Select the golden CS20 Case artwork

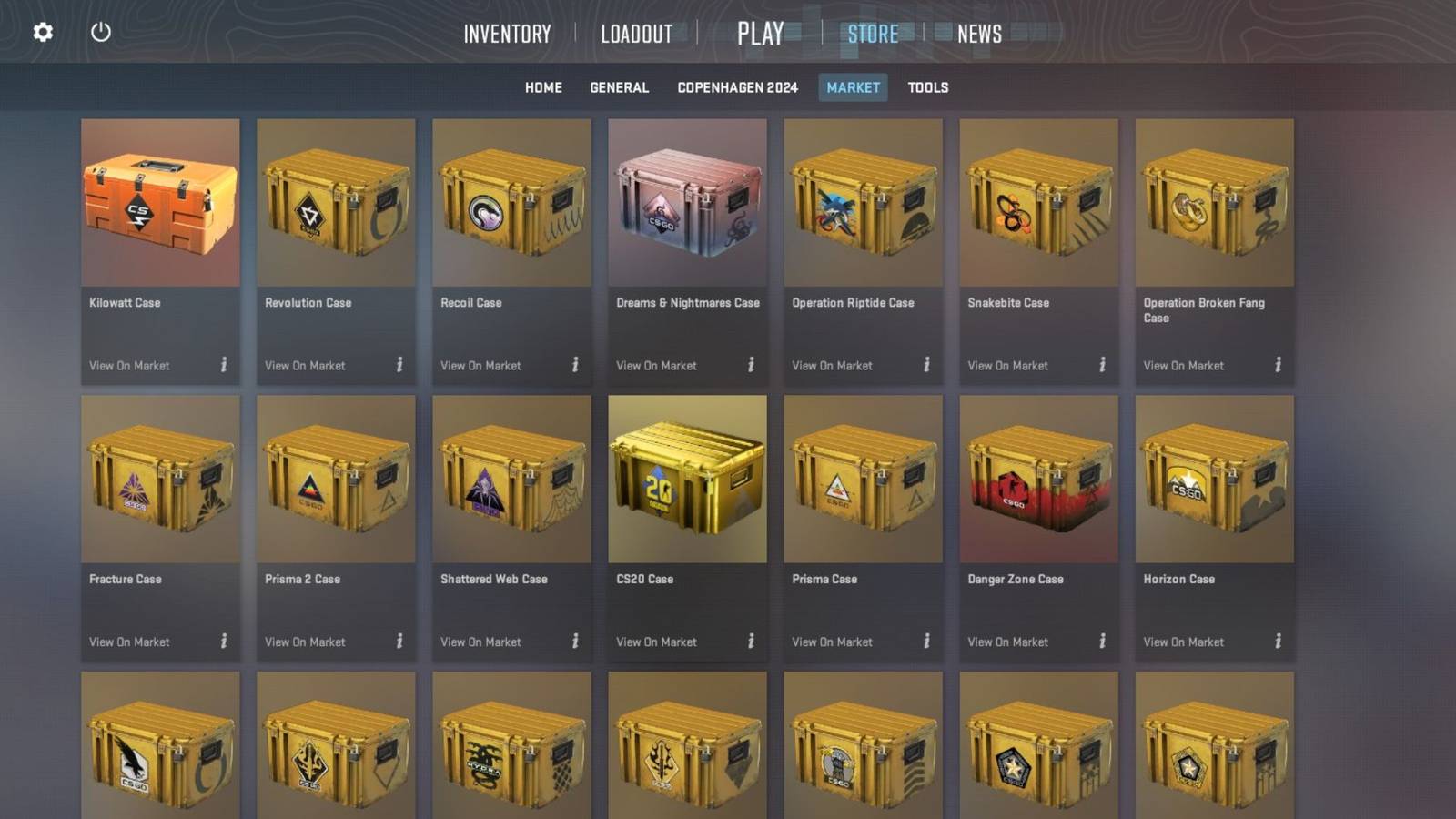(x=688, y=480)
